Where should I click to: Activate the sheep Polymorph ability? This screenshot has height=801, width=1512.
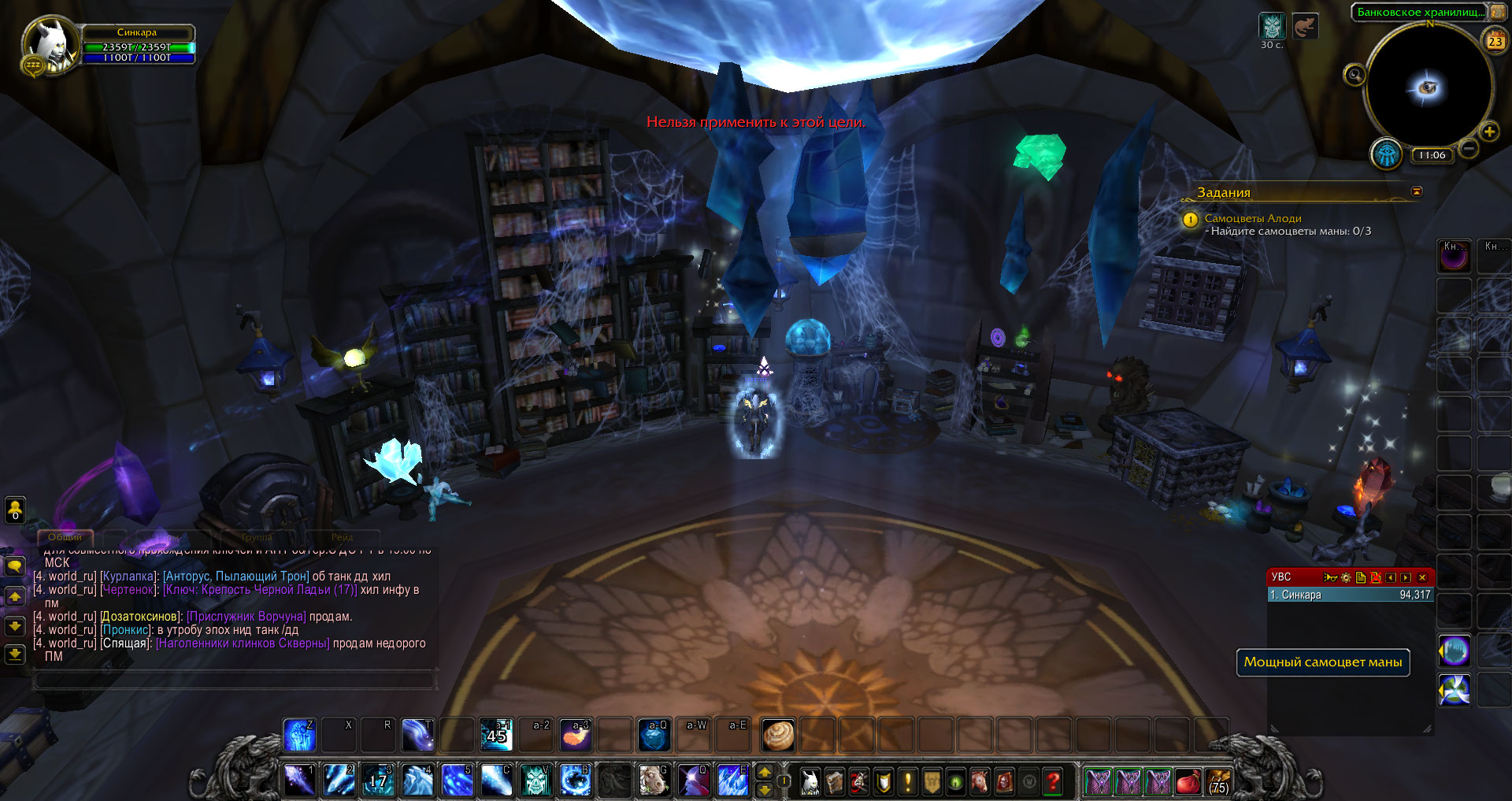[654, 781]
